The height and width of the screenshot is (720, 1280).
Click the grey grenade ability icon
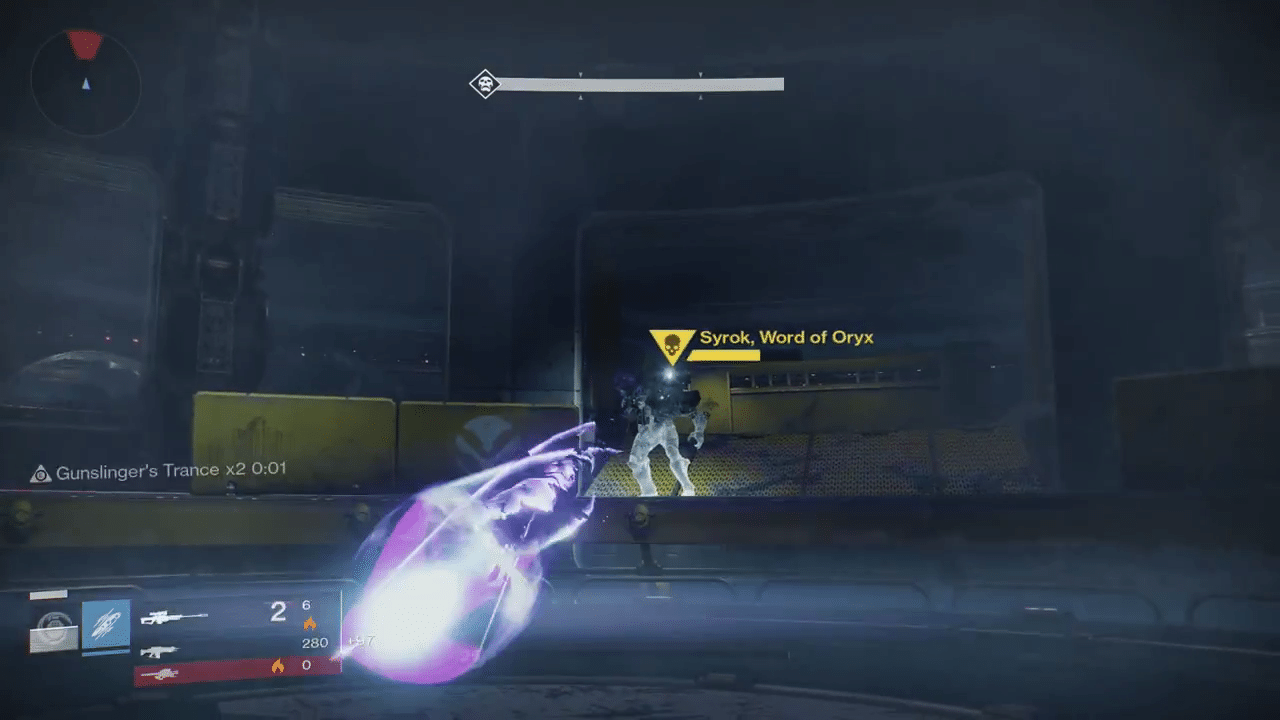pos(54,628)
